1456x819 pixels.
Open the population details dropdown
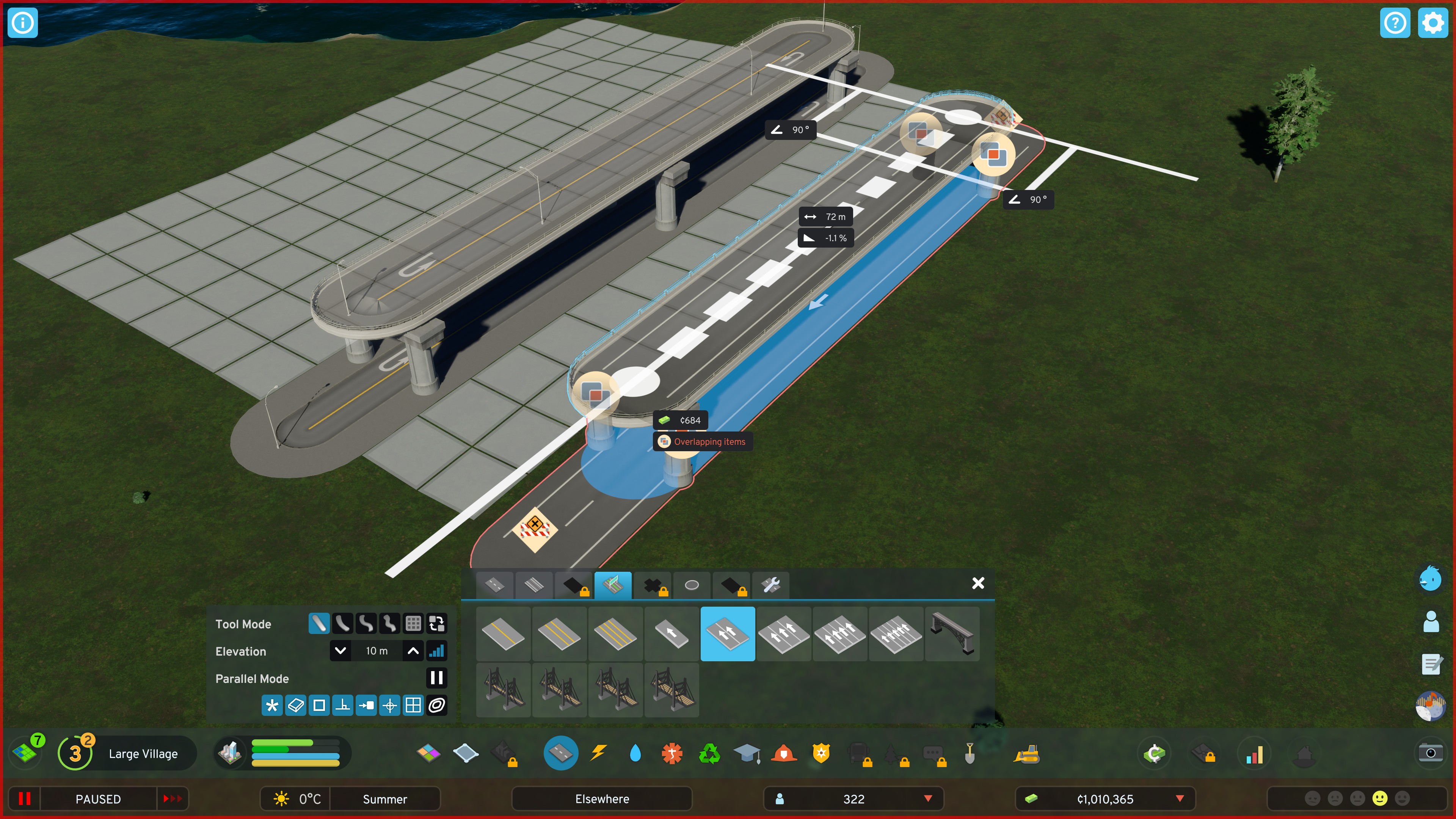point(928,799)
